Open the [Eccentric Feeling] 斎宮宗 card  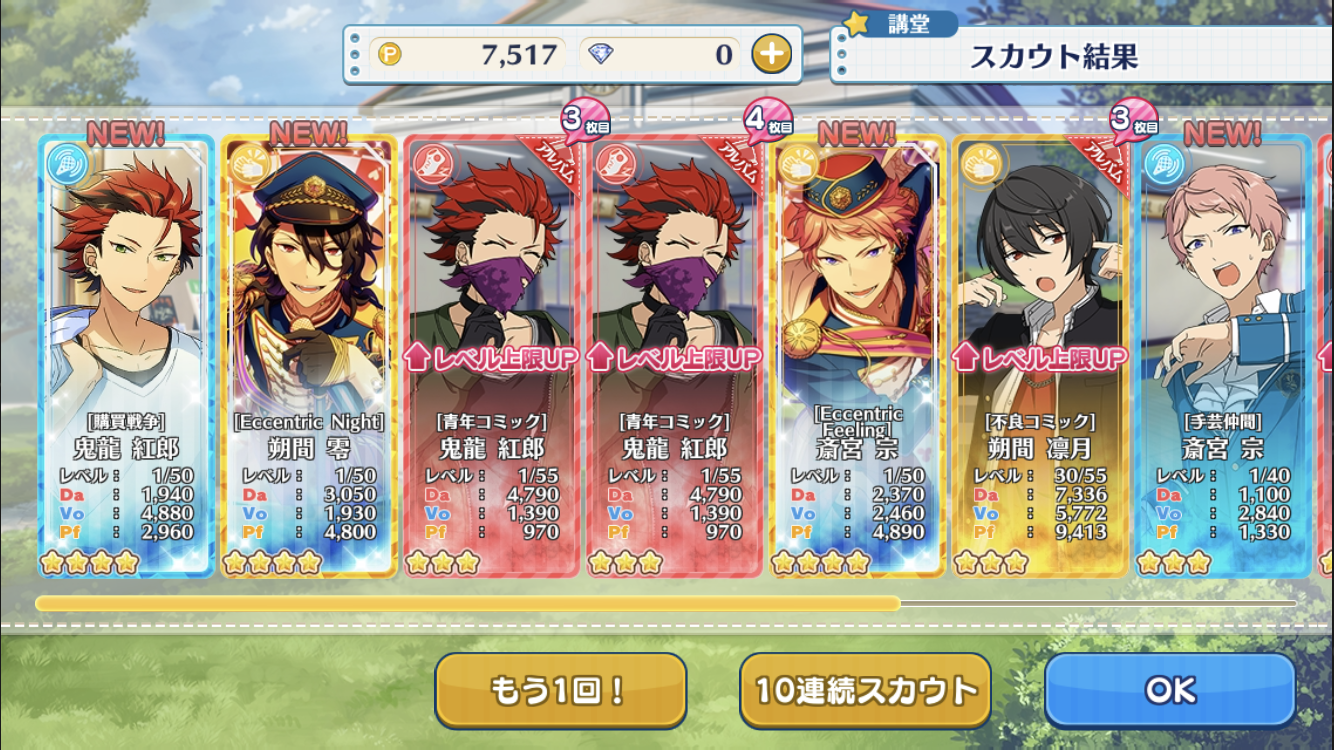[858, 355]
